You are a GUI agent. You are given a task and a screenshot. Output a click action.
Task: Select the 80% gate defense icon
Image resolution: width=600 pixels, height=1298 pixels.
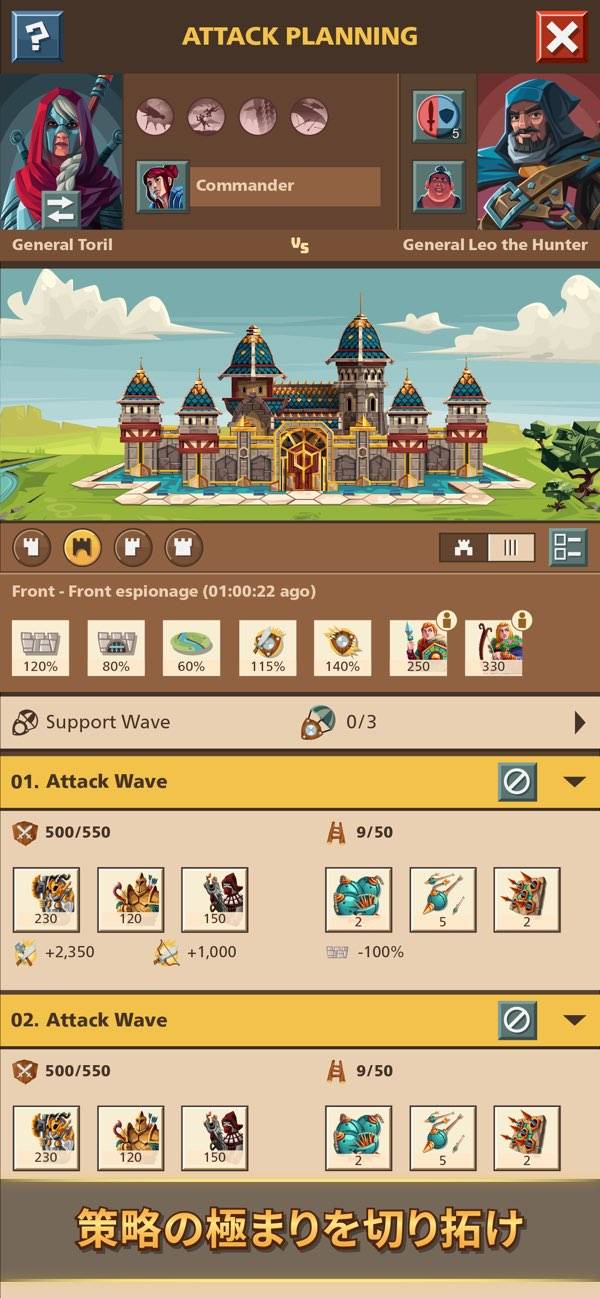(x=115, y=647)
